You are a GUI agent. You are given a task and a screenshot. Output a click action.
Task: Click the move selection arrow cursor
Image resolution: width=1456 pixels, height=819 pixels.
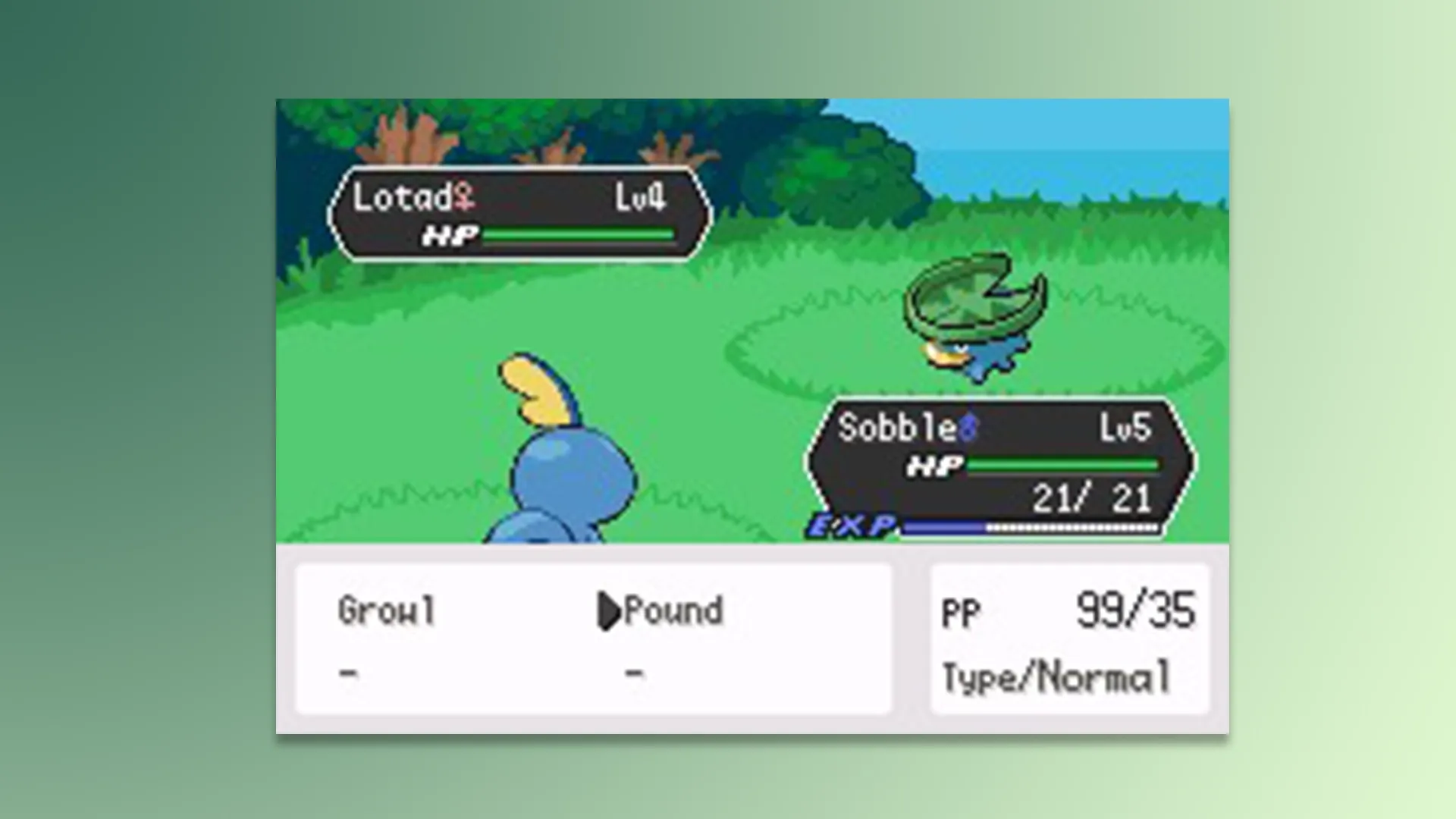(x=610, y=611)
